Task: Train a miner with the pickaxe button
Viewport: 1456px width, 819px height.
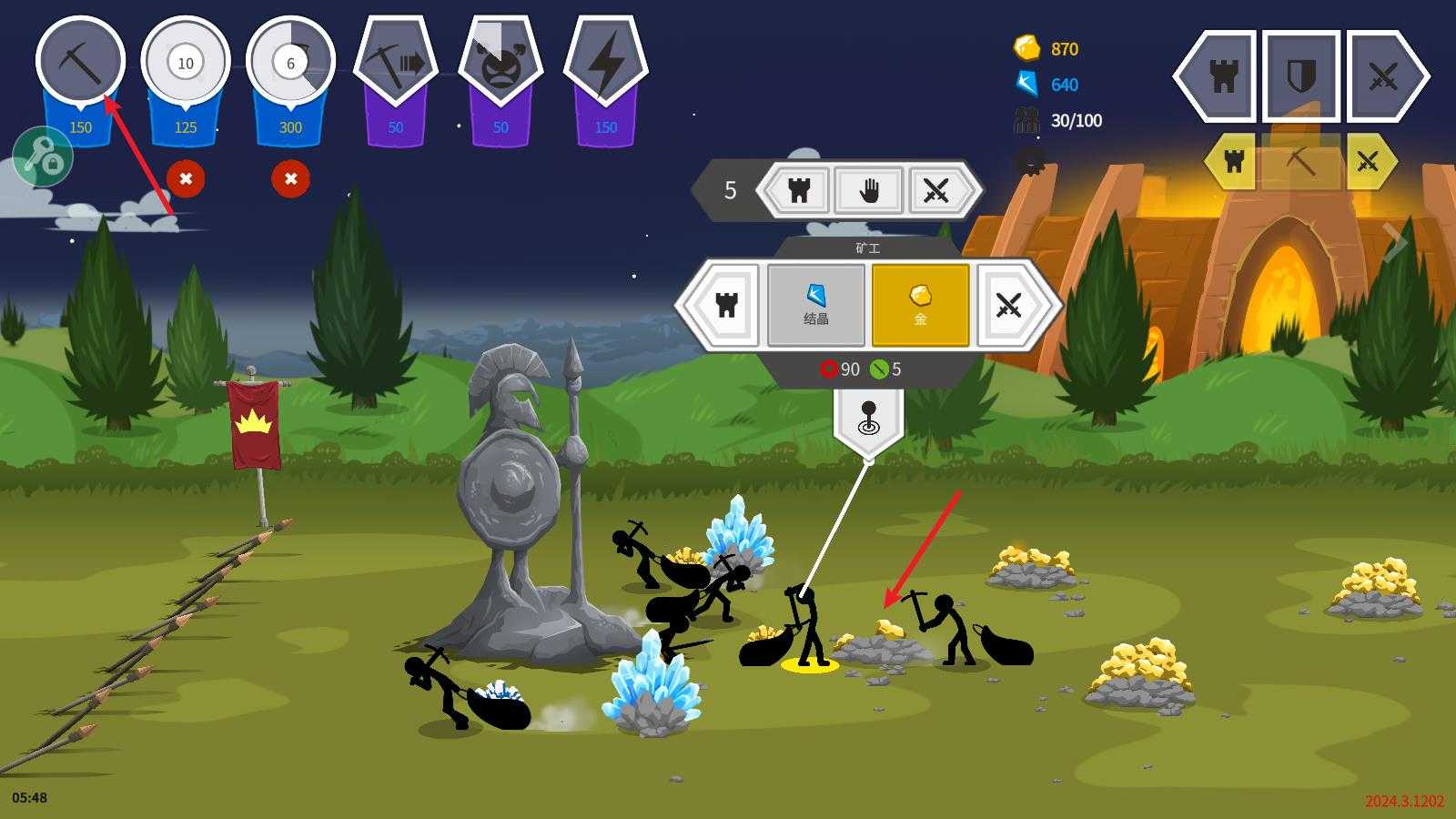Action: click(80, 62)
